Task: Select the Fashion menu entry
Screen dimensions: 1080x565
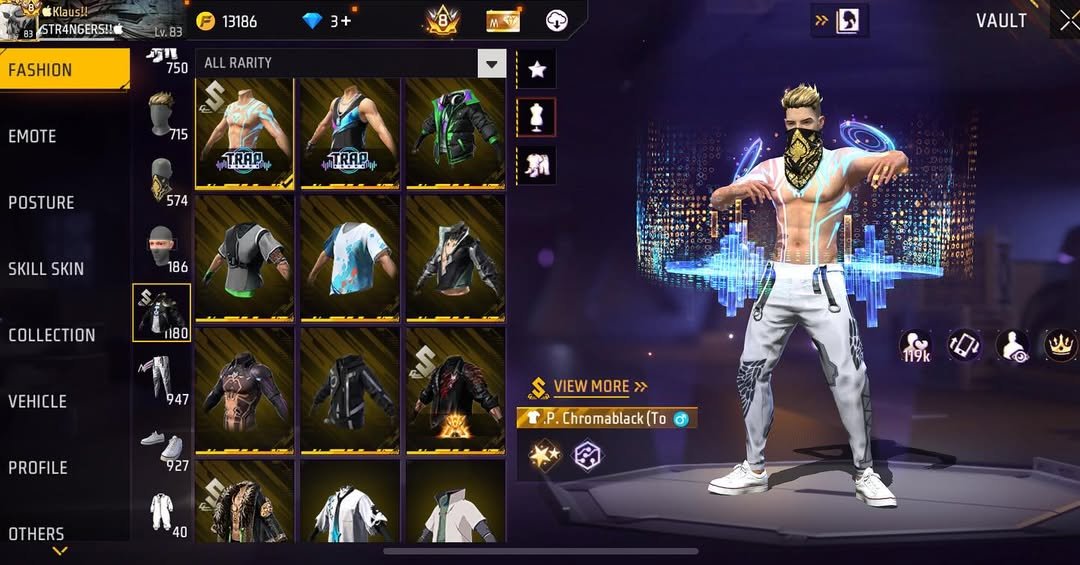Action: coord(40,70)
